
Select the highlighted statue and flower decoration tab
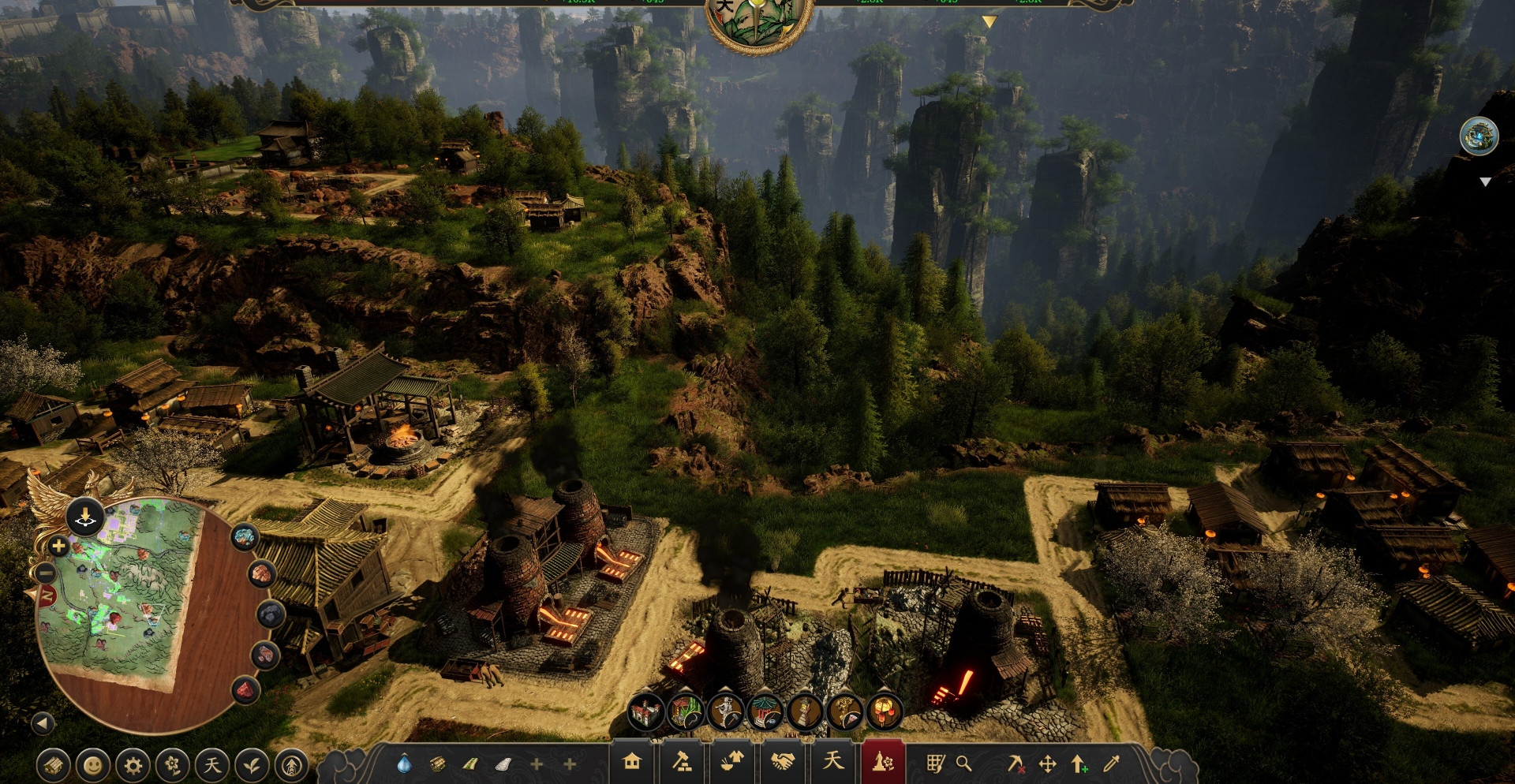(x=883, y=762)
